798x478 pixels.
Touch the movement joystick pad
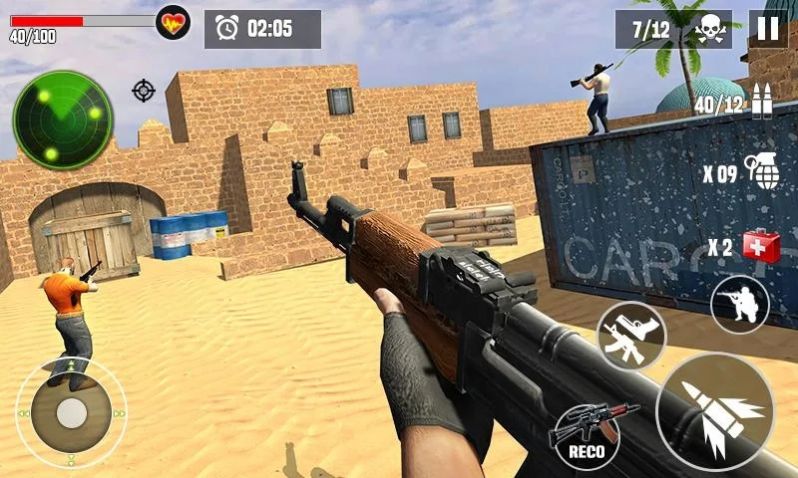(70, 412)
